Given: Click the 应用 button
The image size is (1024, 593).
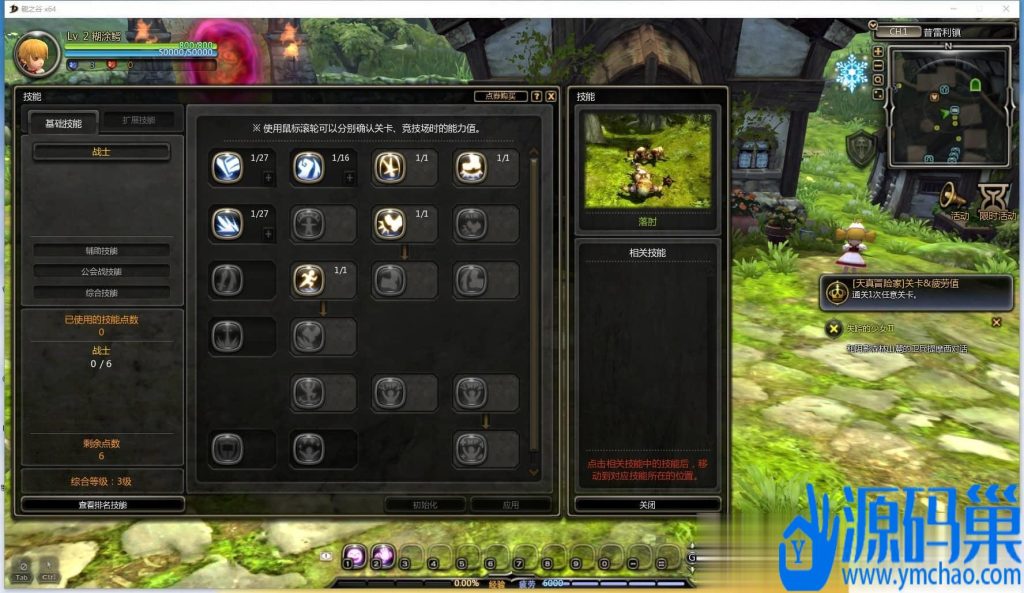Looking at the screenshot, I should coord(511,505).
